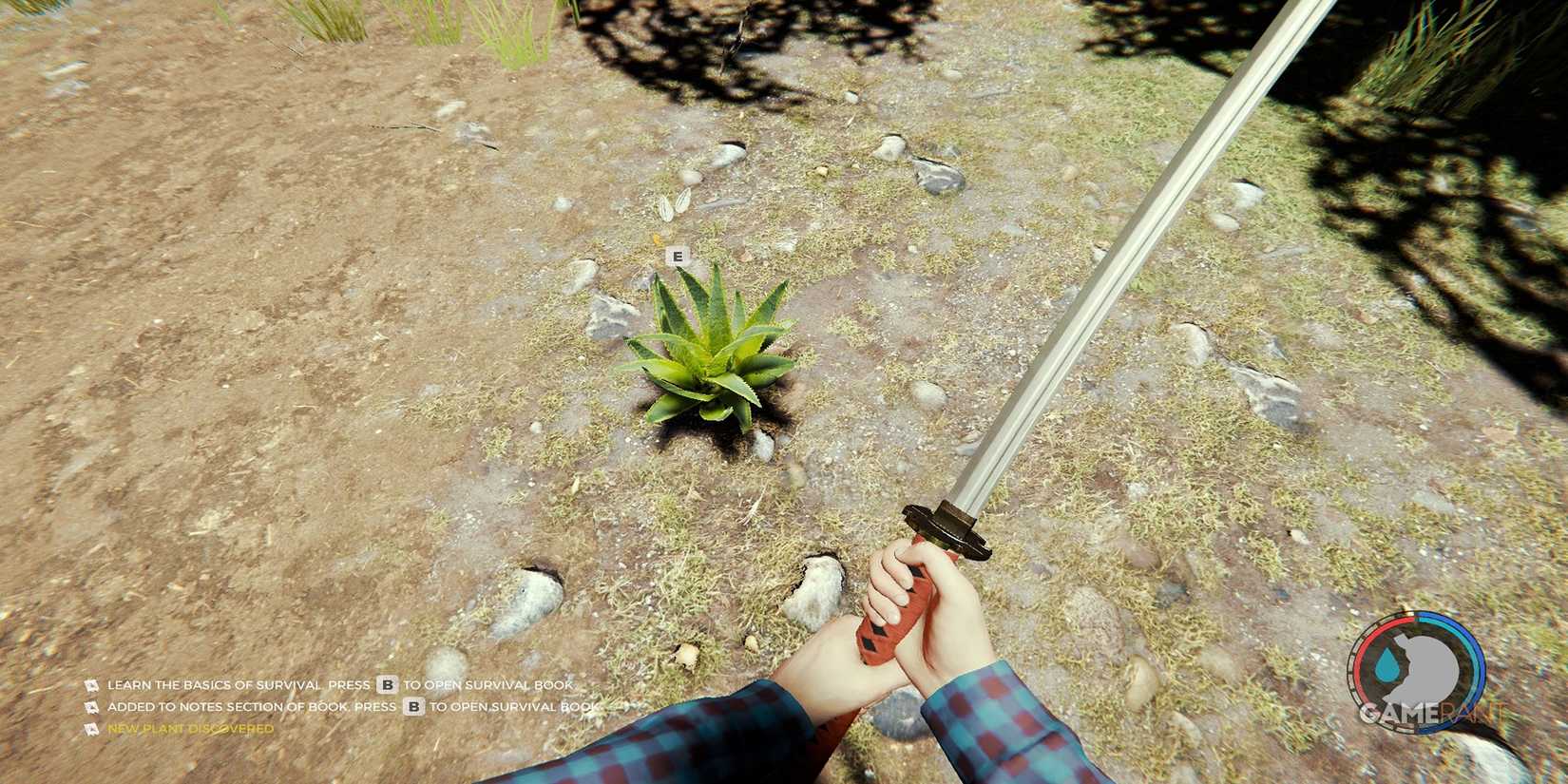
Task: Toggle the blue hydration ring on the HUD
Action: tap(1474, 663)
